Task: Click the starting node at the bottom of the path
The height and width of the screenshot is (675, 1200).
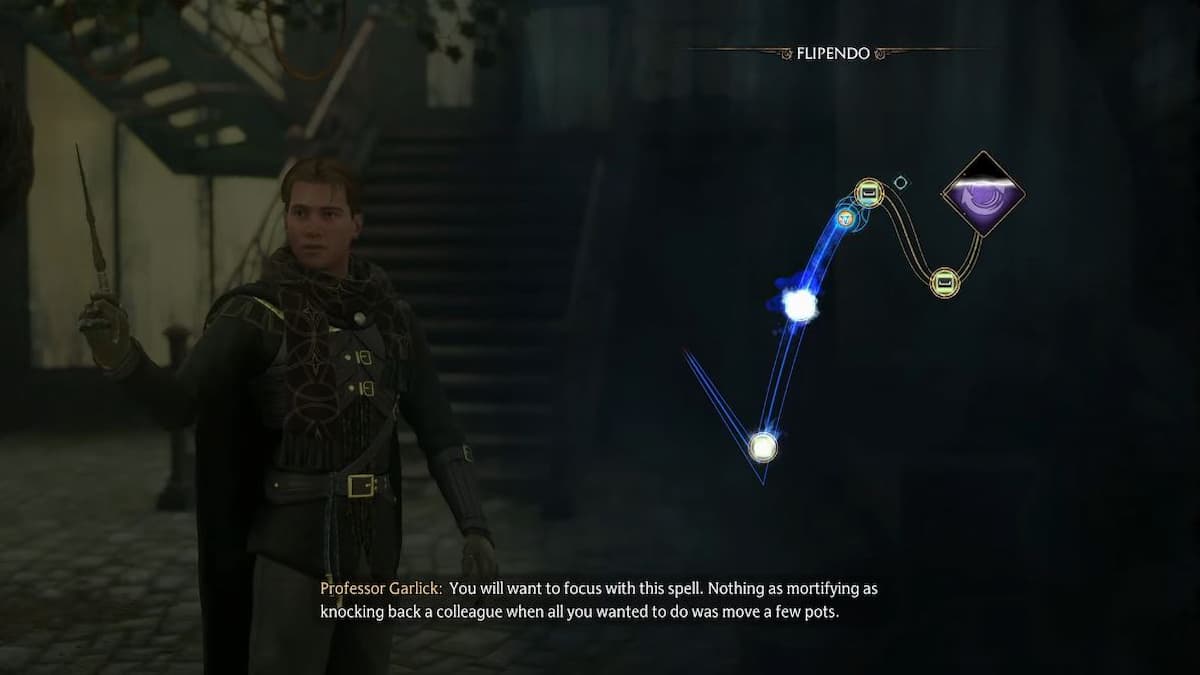Action: [x=763, y=446]
